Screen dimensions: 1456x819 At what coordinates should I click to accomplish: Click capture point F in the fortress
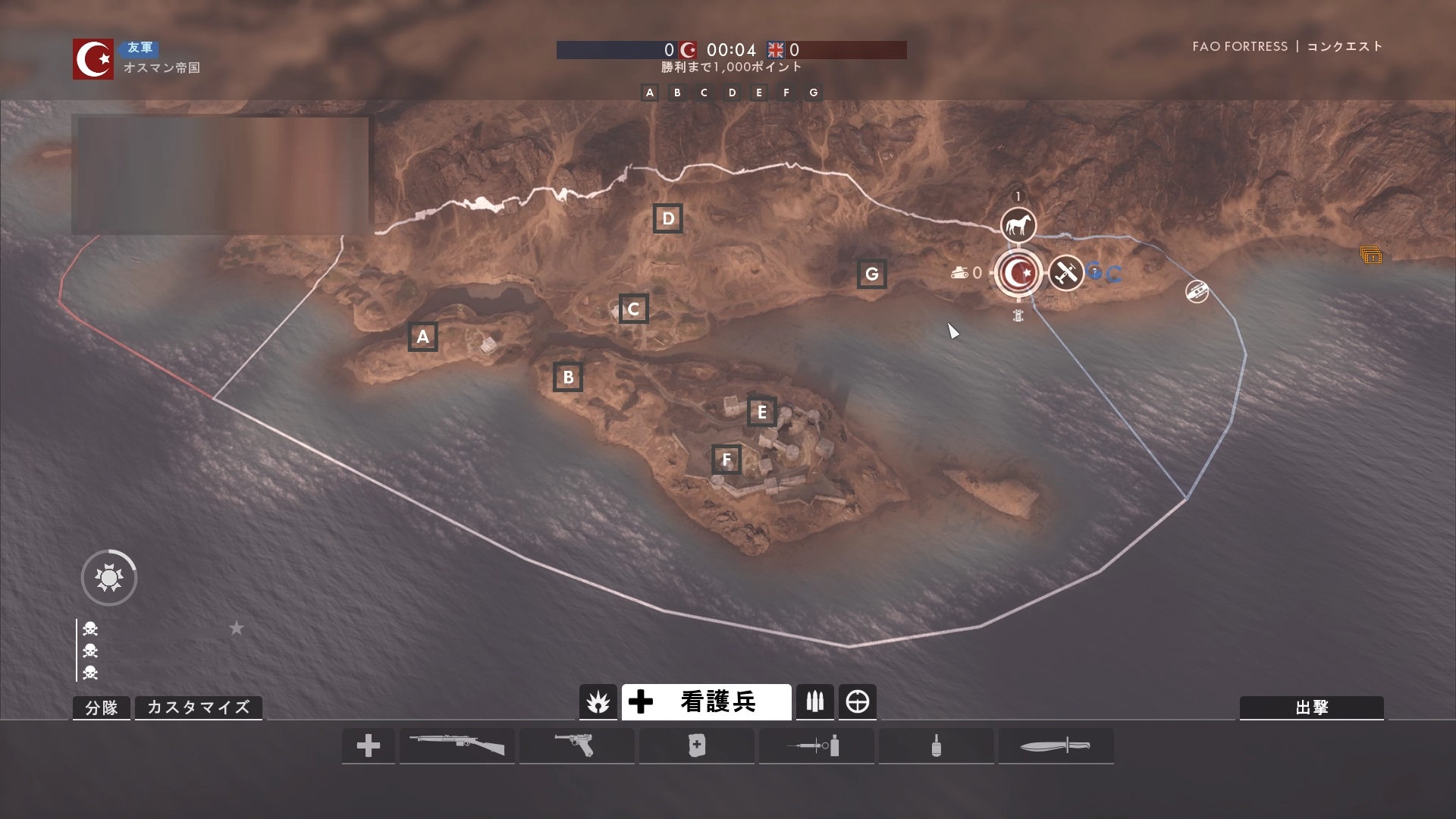(x=726, y=459)
